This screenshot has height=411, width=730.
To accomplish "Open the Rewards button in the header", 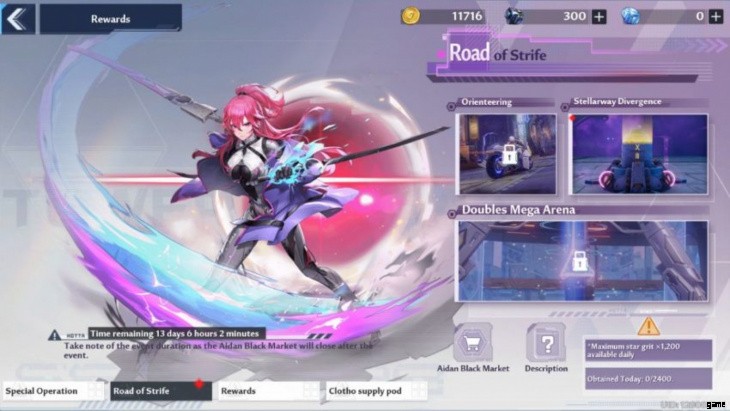I will point(110,18).
